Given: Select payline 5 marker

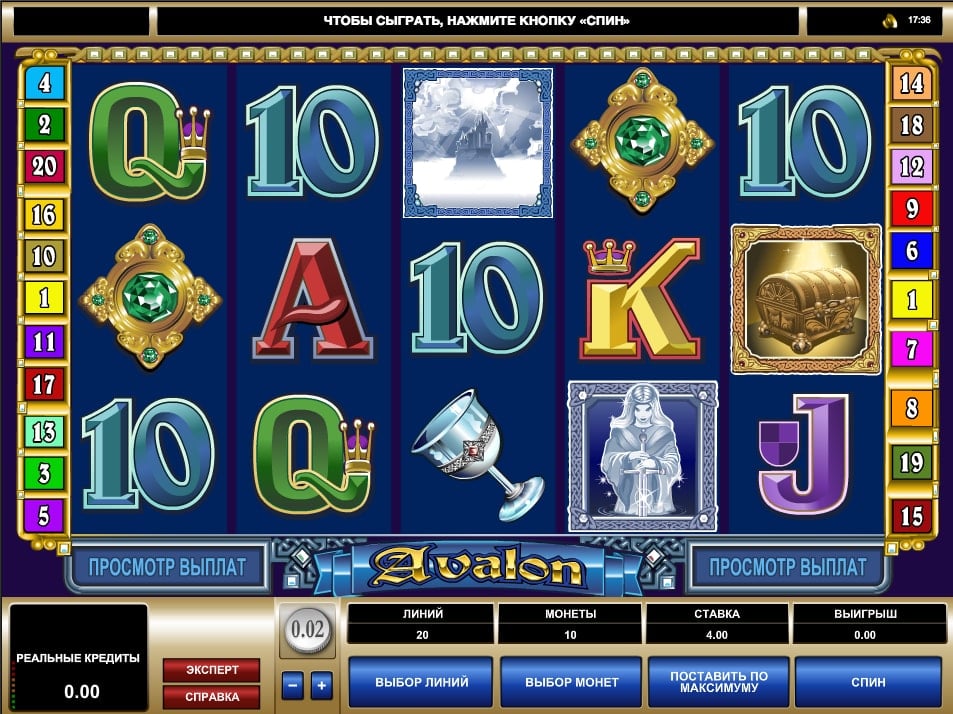Looking at the screenshot, I should point(44,516).
